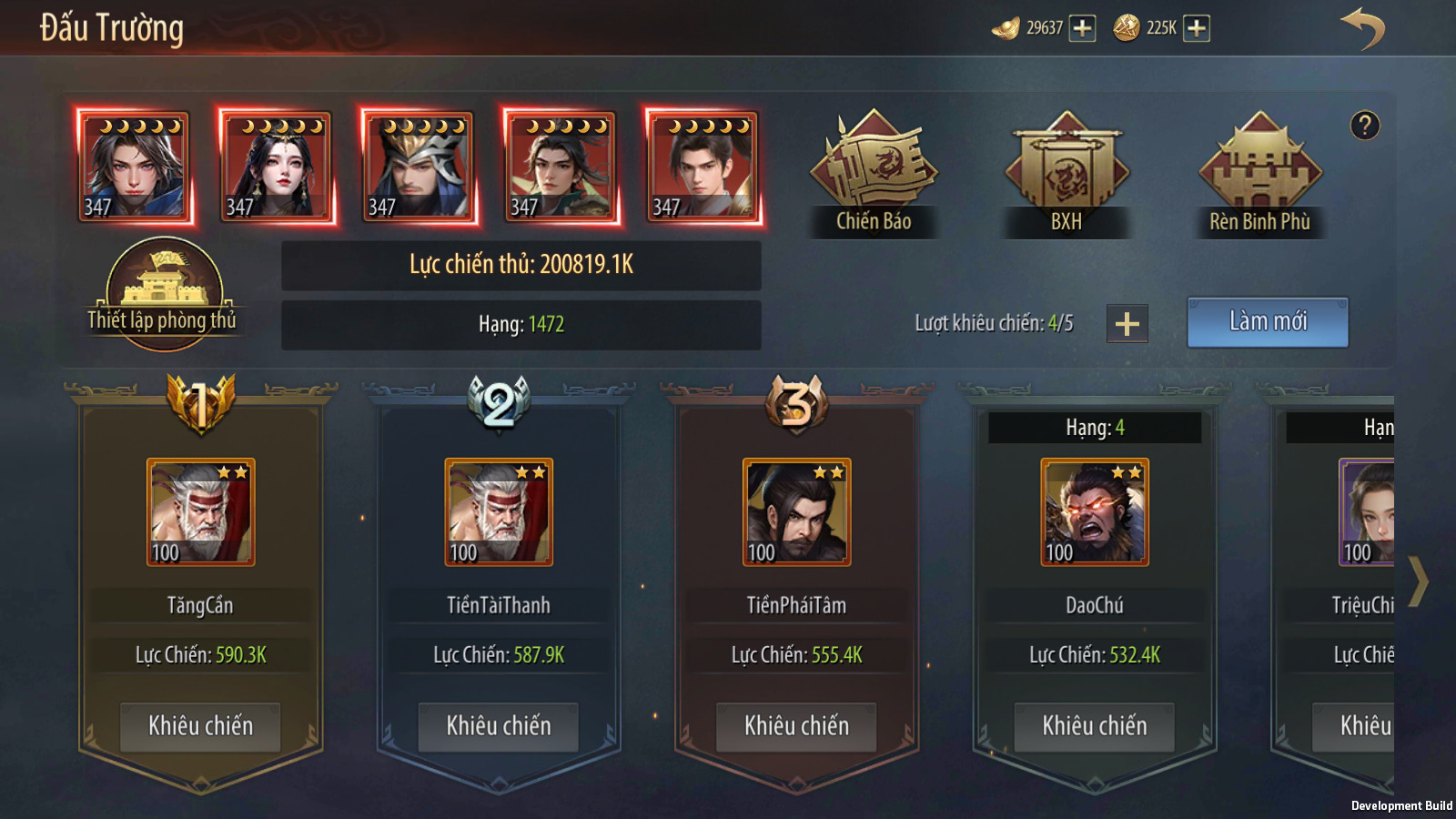This screenshot has width=1456, height=819.
Task: Add more coins next to 225K
Action: click(1197, 28)
